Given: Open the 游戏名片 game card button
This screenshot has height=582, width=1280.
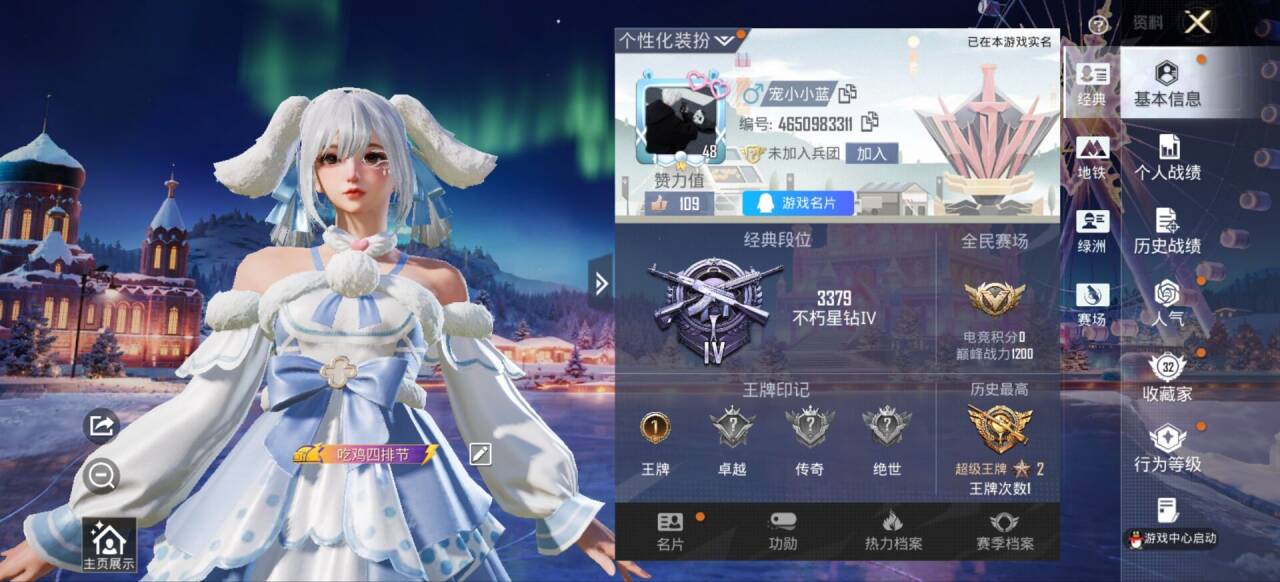Looking at the screenshot, I should [x=798, y=203].
